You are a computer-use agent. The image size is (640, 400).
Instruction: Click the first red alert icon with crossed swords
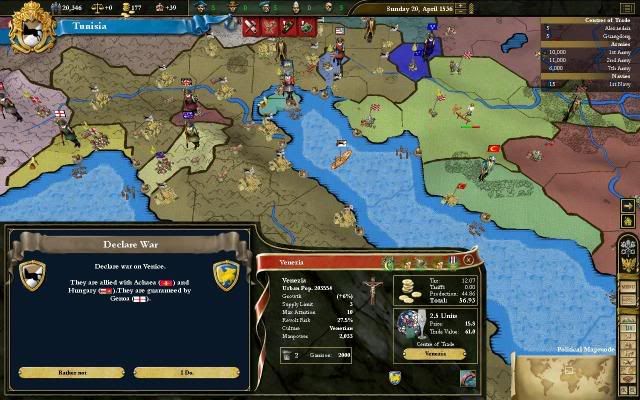click(252, 26)
